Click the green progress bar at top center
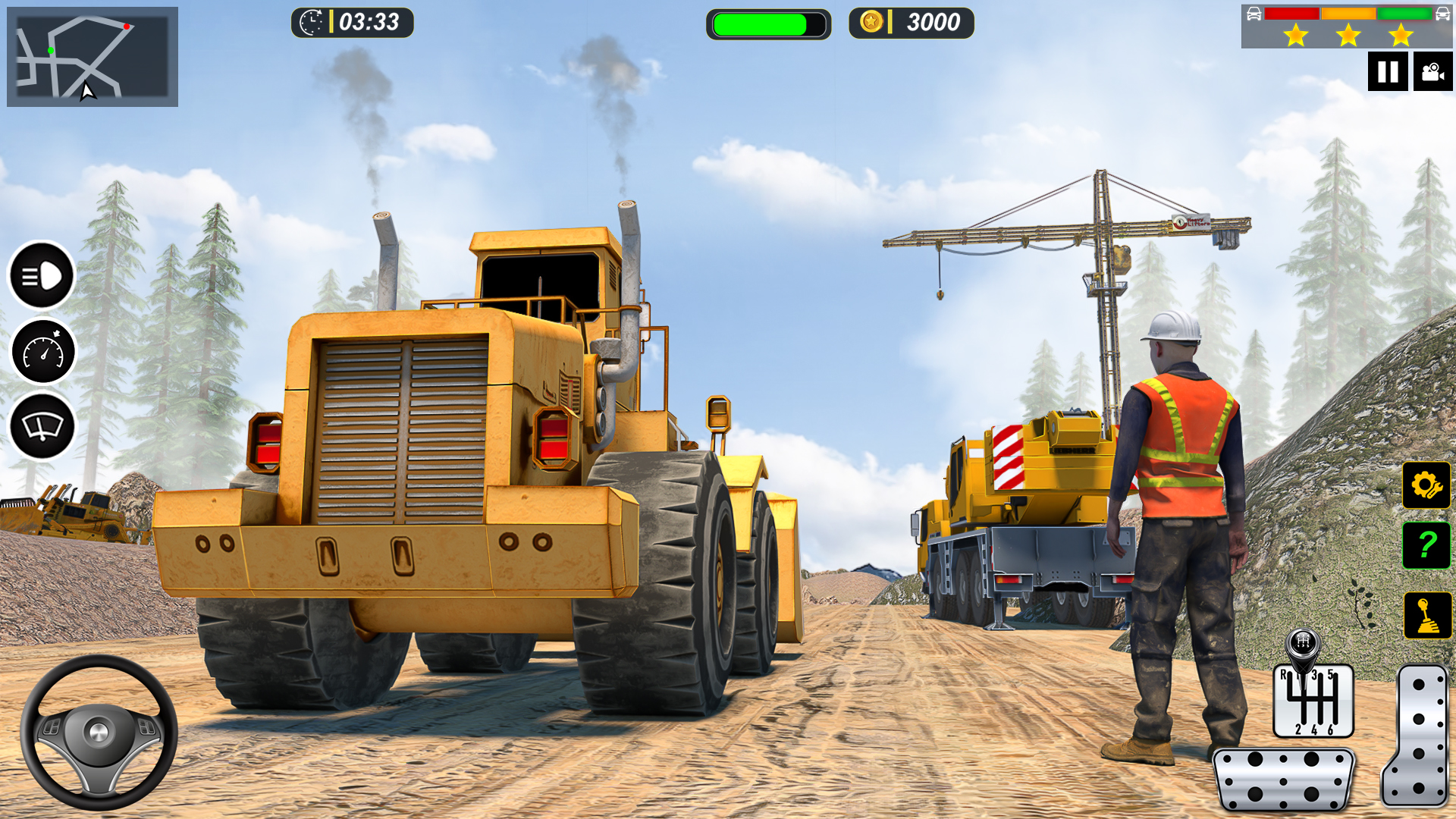Image resolution: width=1456 pixels, height=819 pixels. [x=768, y=24]
